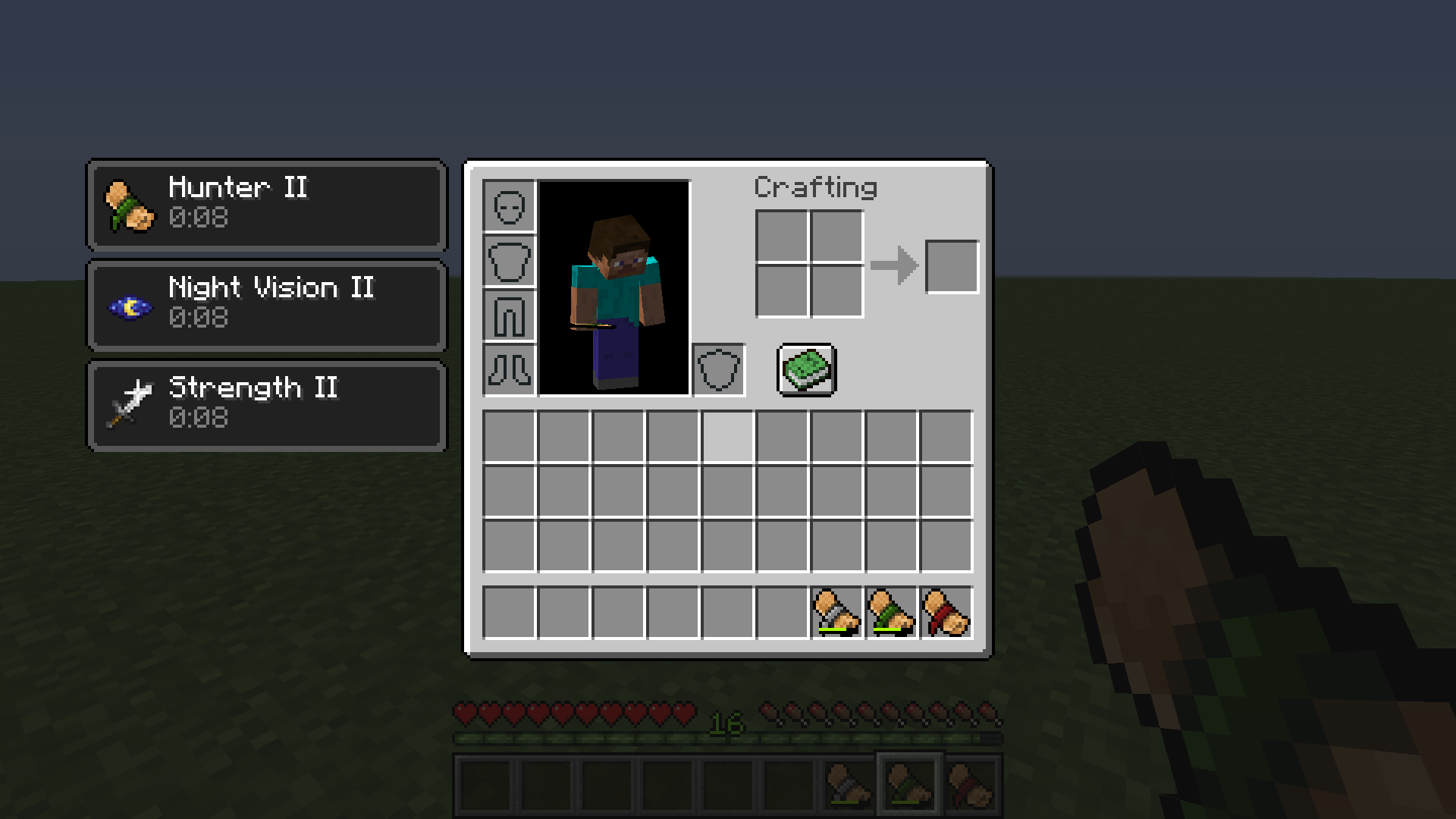Image resolution: width=1456 pixels, height=819 pixels.
Task: Click the Crafting title label
Action: (817, 187)
